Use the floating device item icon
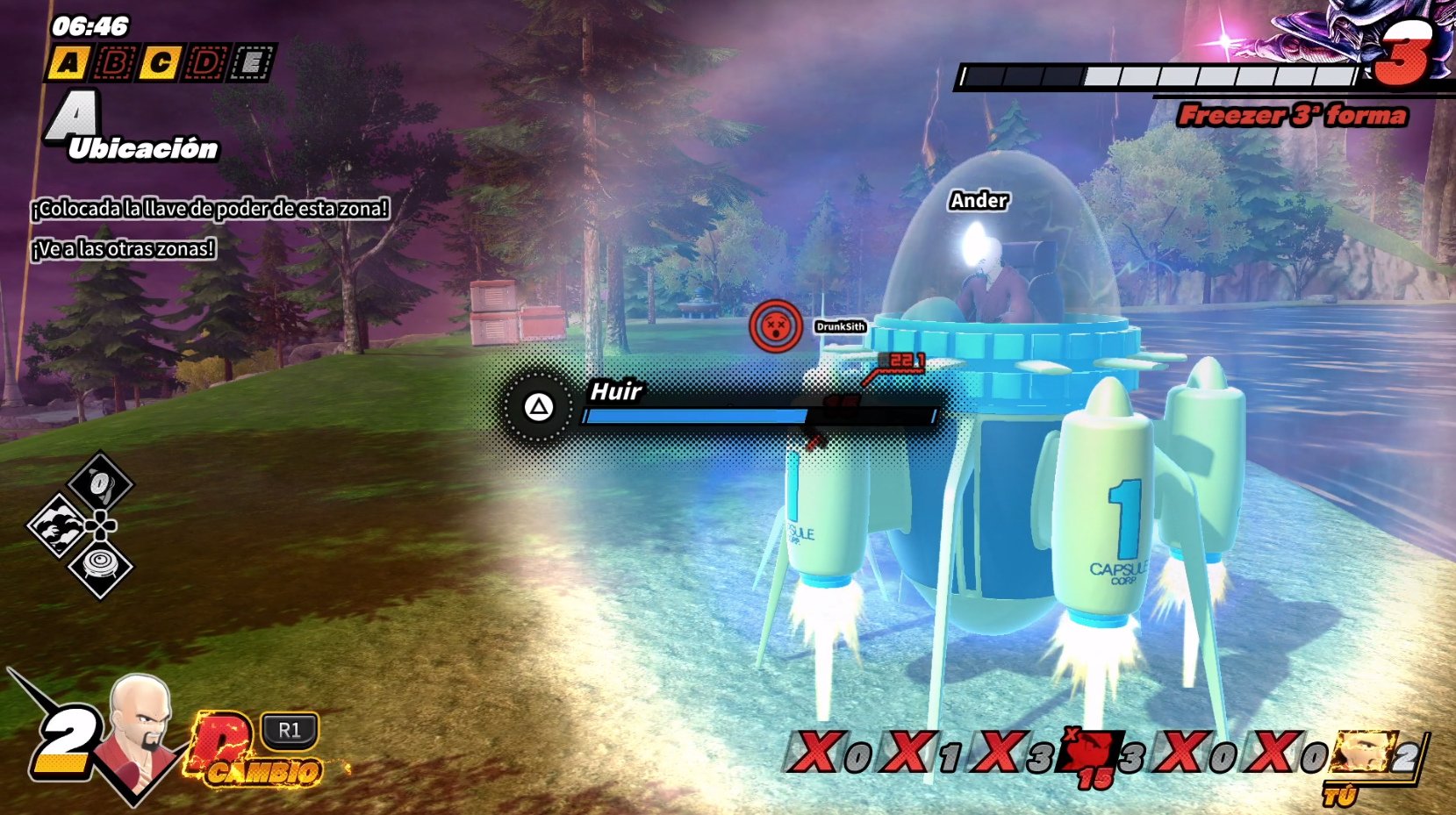Viewport: 1456px width, 815px height. tap(99, 568)
